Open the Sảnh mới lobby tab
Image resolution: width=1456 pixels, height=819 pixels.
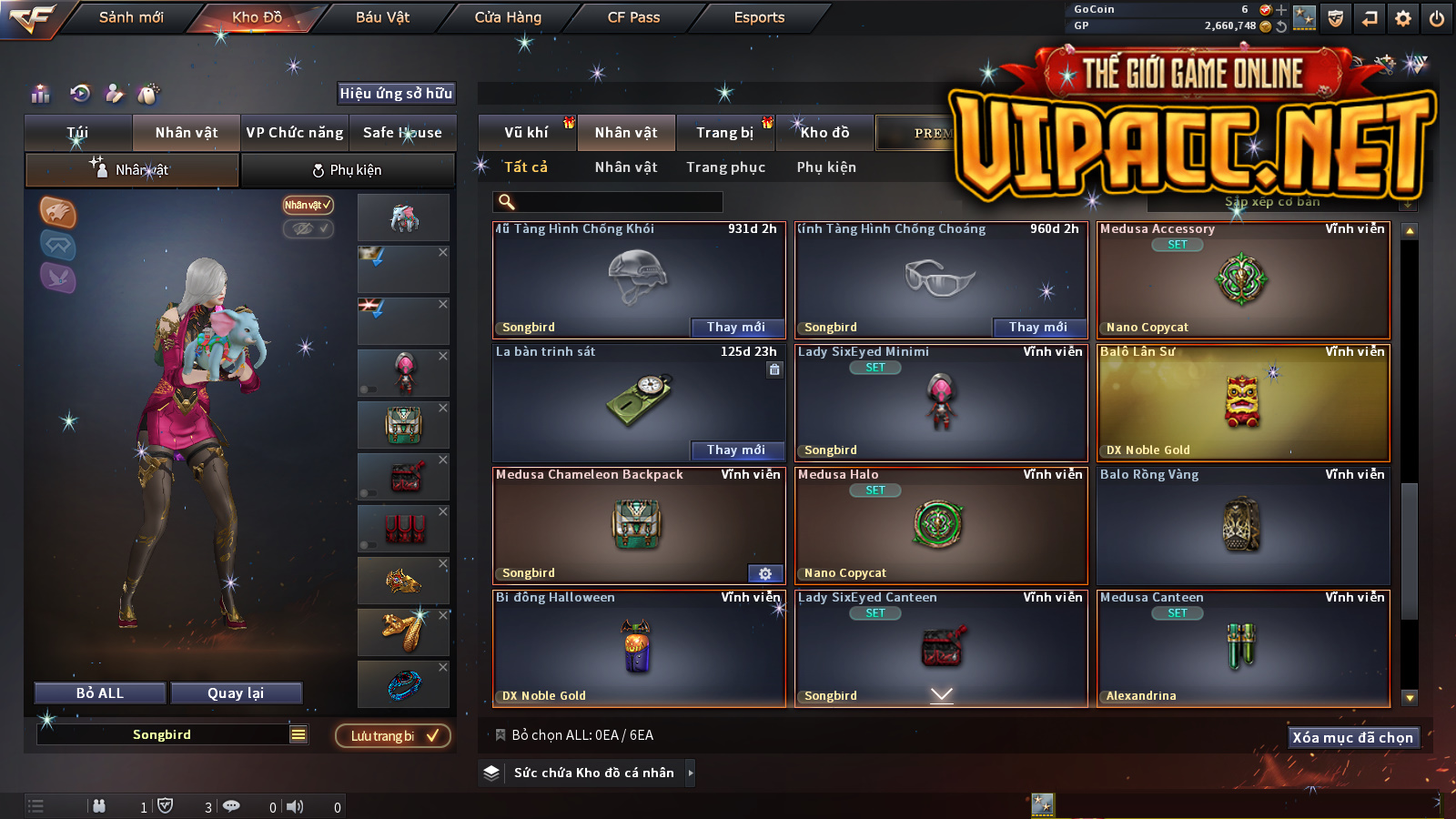click(x=131, y=17)
